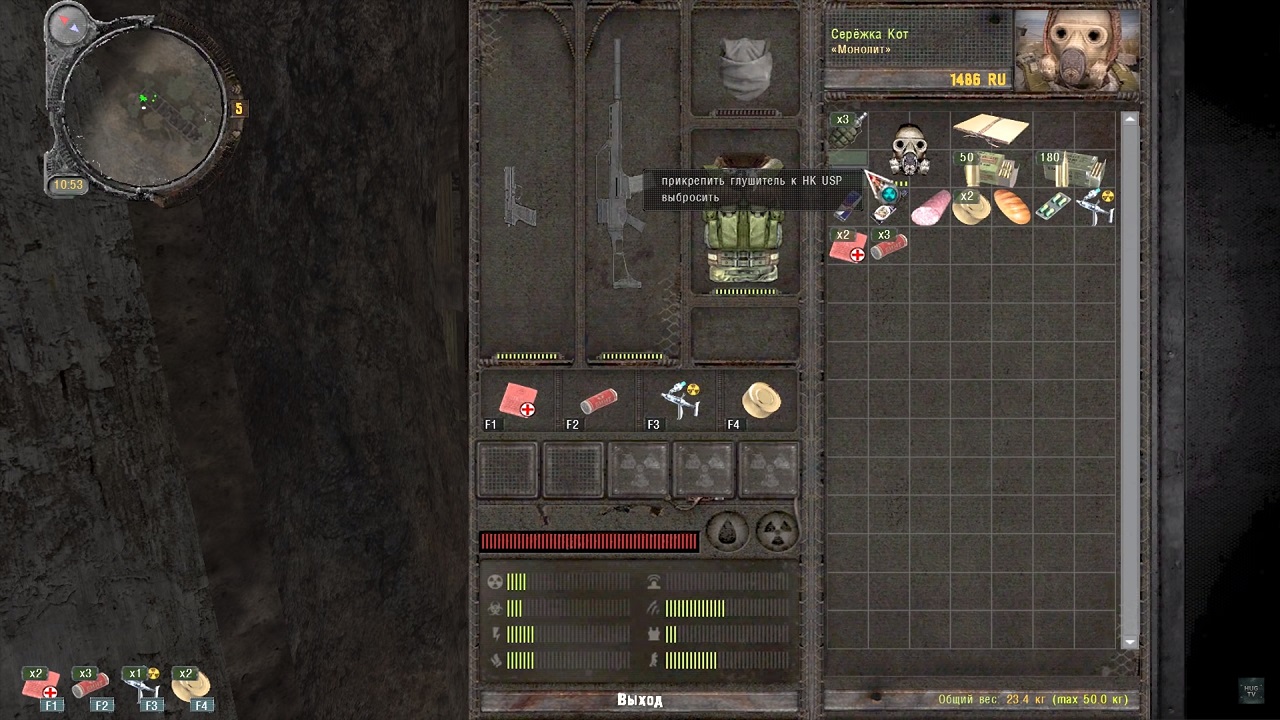Select the first aid kit stack in inventory grid
The width and height of the screenshot is (1280, 720).
847,246
